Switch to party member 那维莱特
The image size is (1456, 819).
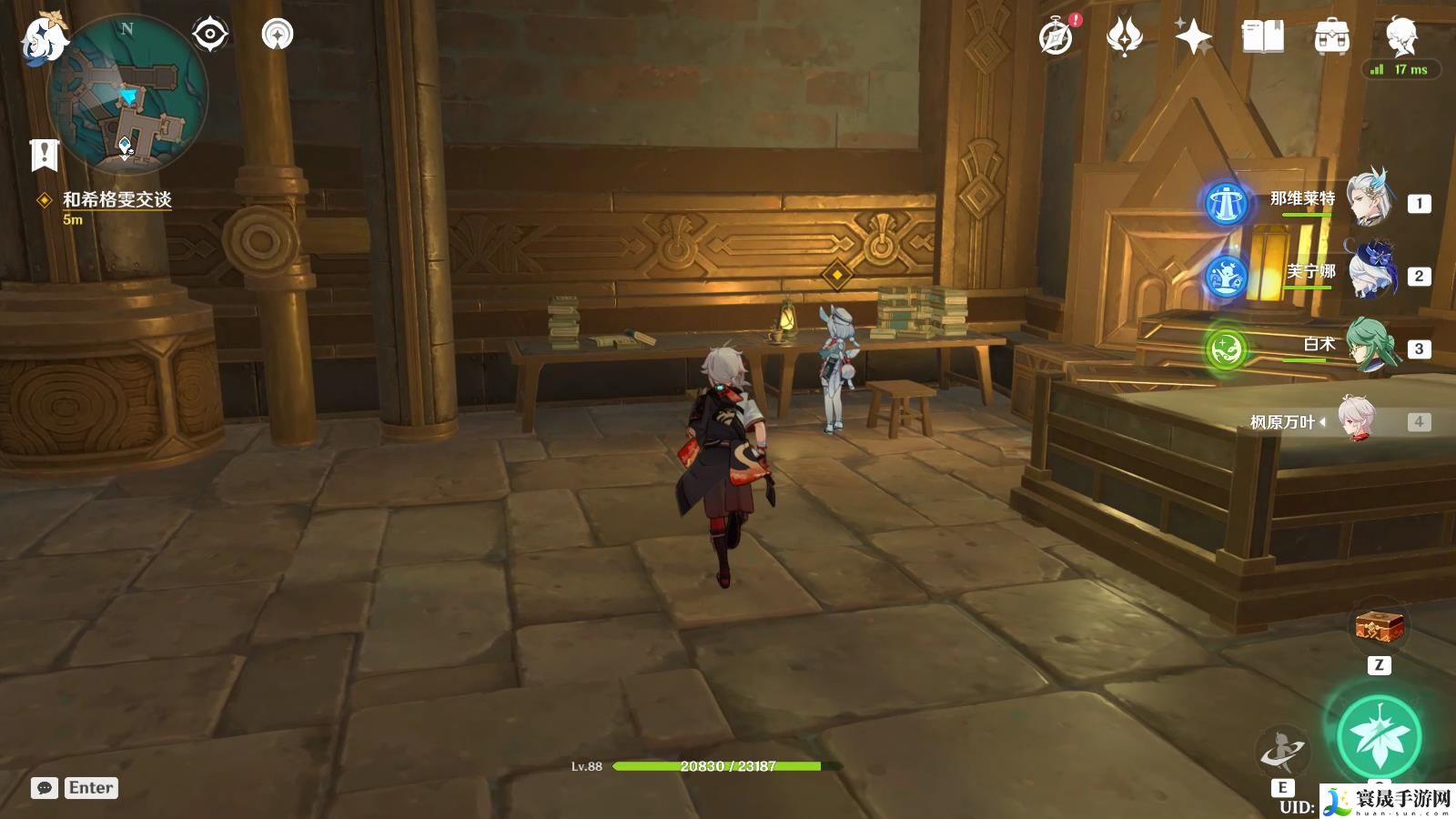(1368, 200)
